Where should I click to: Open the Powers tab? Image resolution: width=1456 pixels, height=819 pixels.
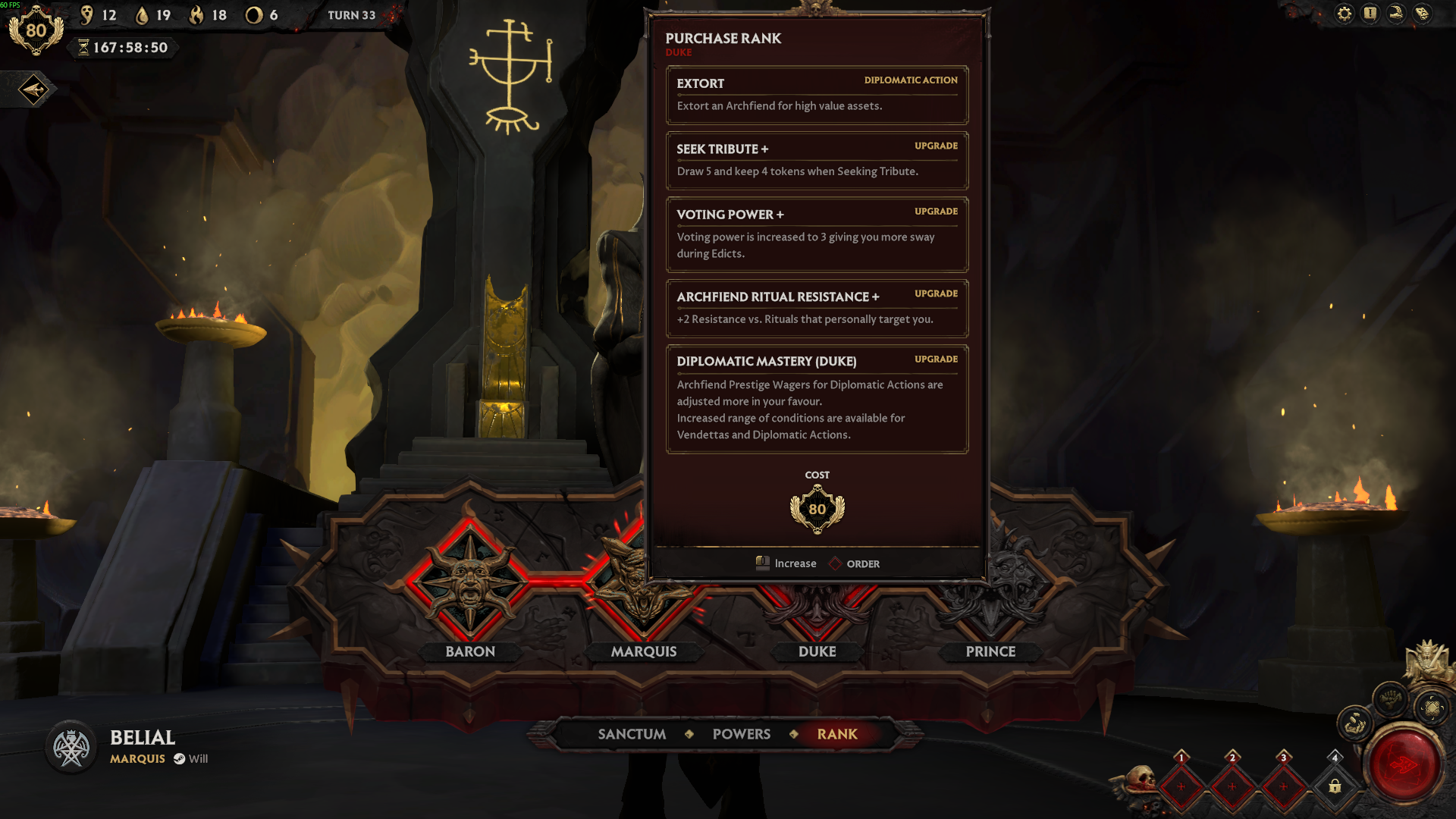point(741,734)
